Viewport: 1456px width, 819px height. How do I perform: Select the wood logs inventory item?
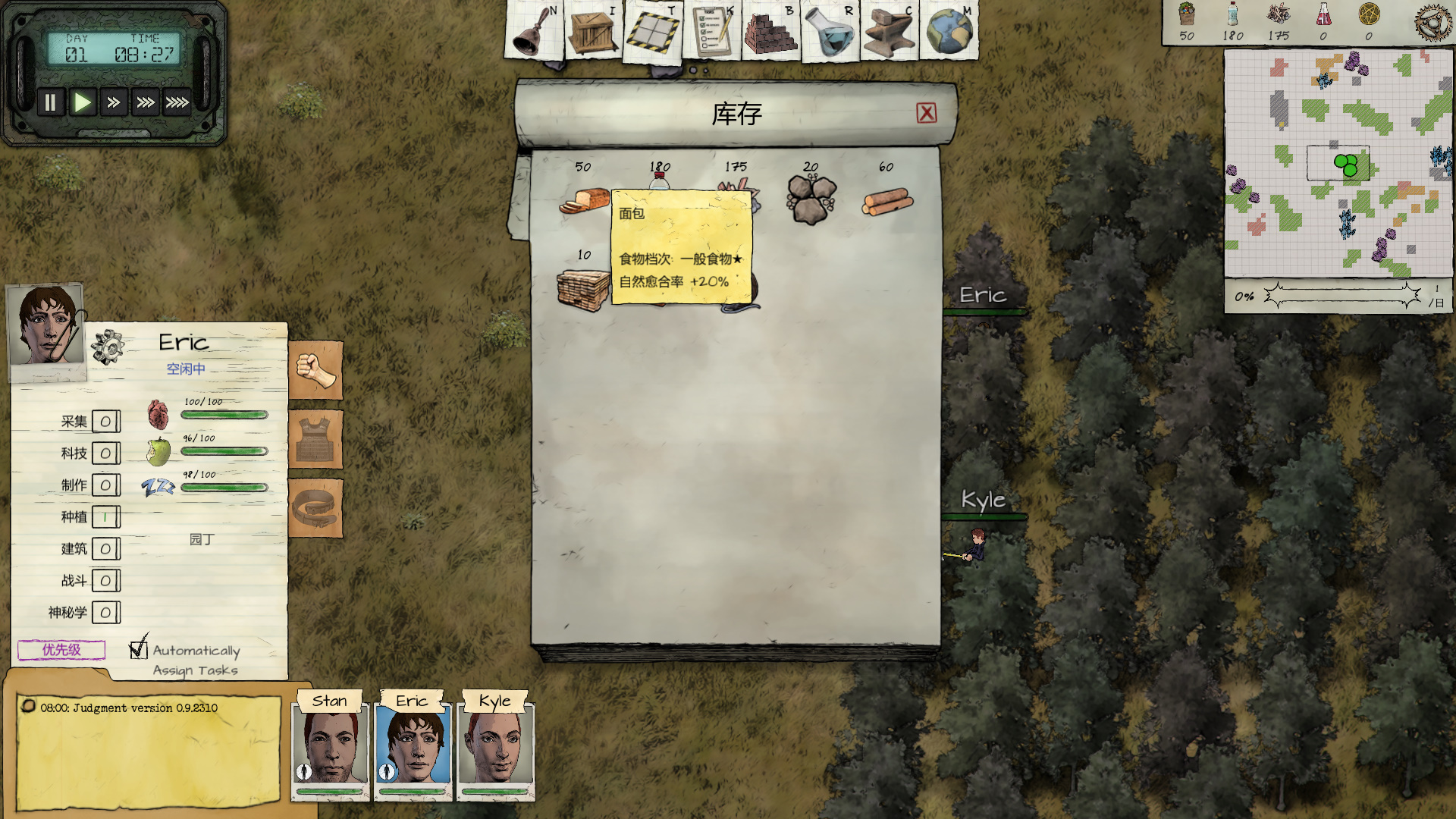tap(887, 202)
